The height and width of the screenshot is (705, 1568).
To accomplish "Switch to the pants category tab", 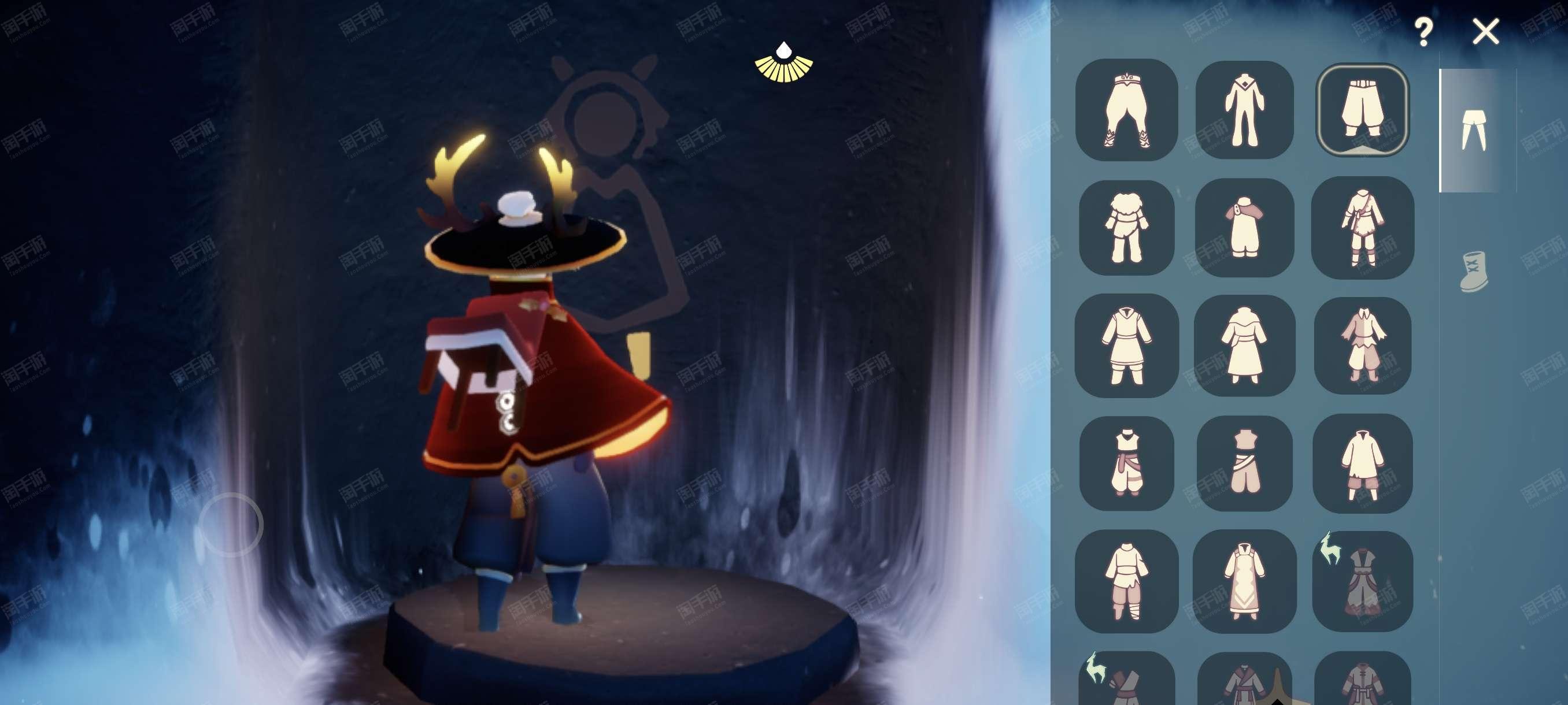I will (x=1474, y=130).
